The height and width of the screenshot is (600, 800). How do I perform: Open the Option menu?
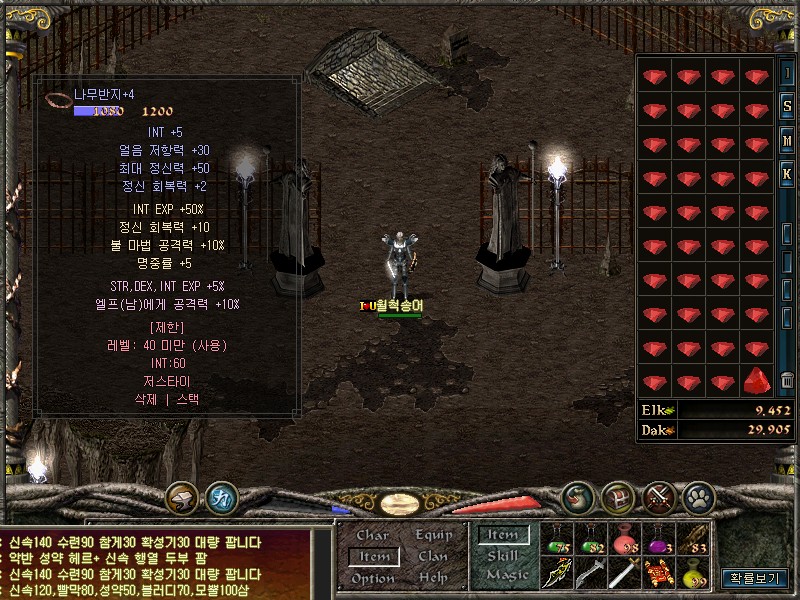click(373, 579)
